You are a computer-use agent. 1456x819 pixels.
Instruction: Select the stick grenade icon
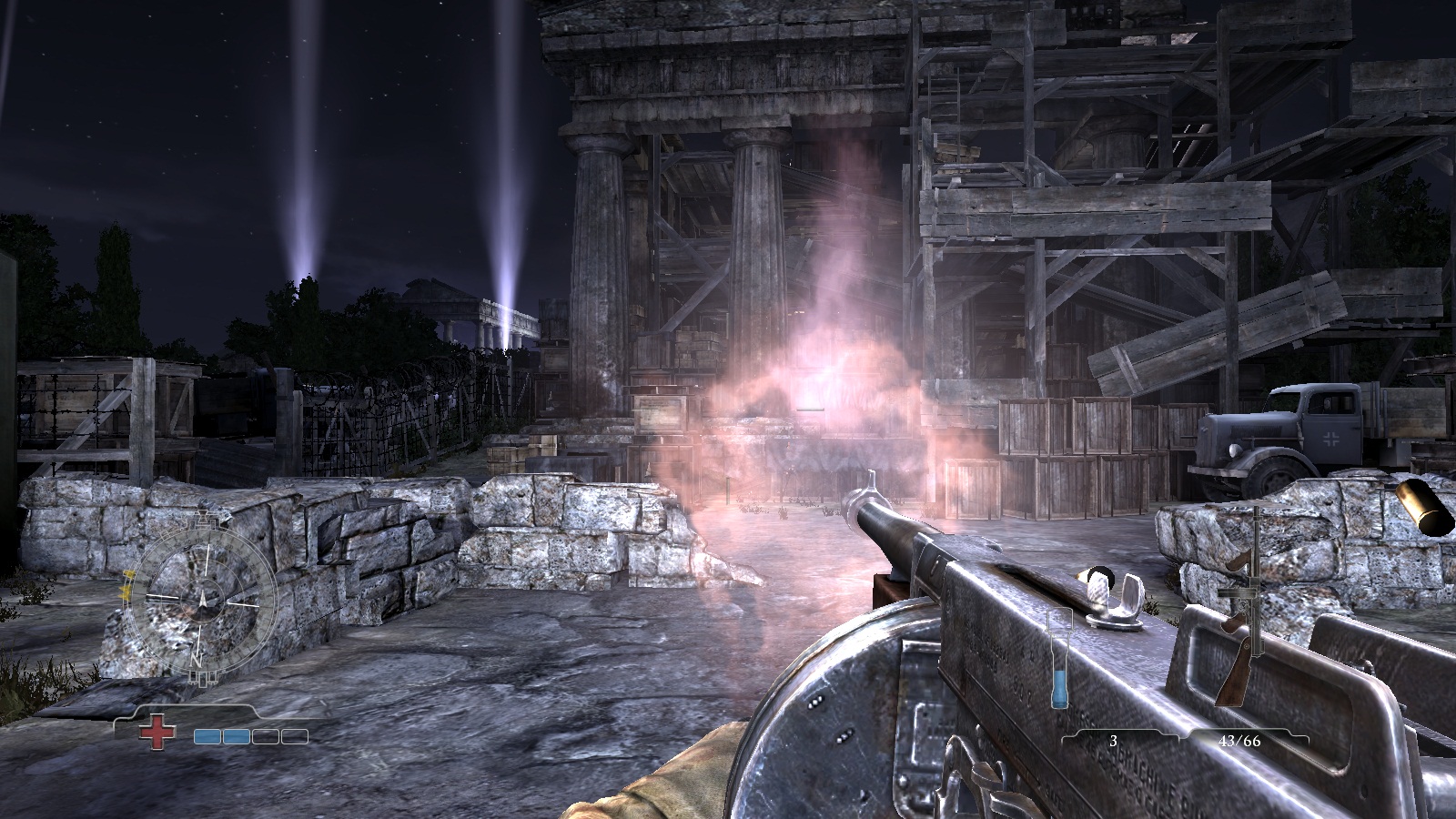point(1058,657)
